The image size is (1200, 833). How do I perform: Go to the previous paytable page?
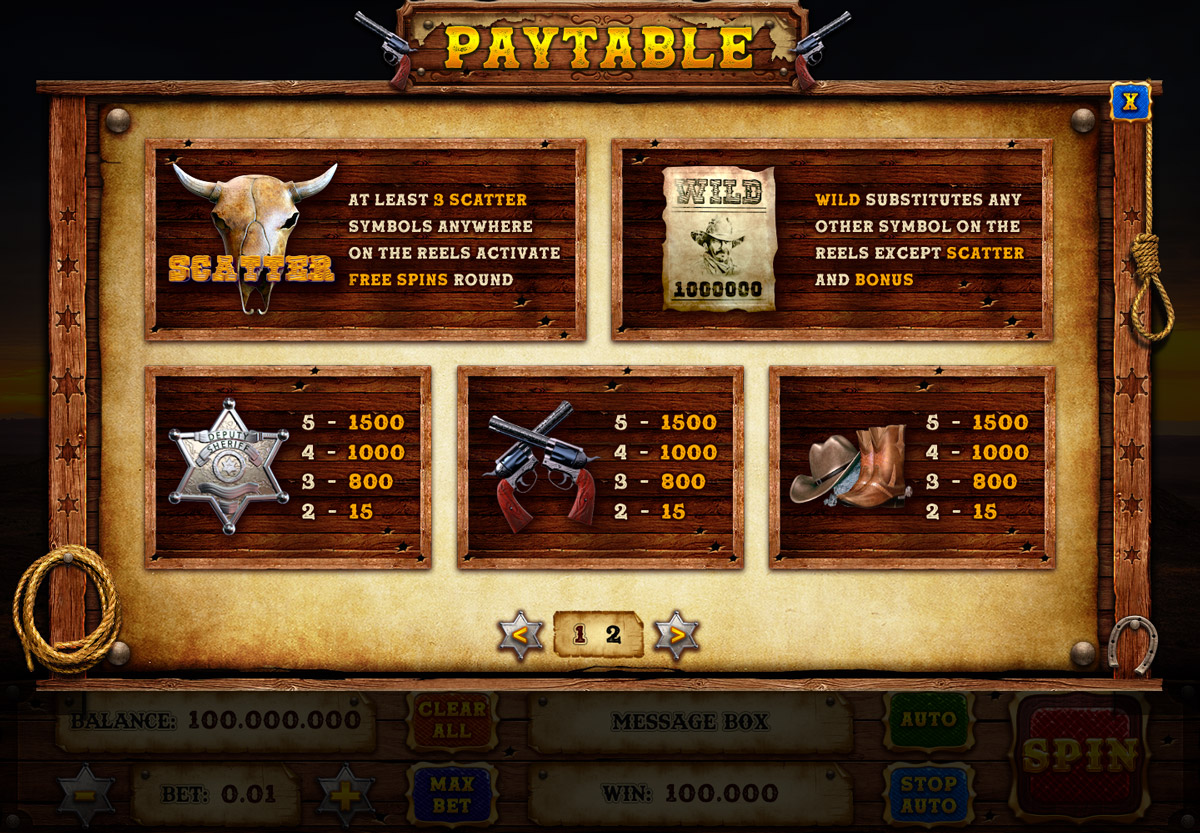pos(521,634)
